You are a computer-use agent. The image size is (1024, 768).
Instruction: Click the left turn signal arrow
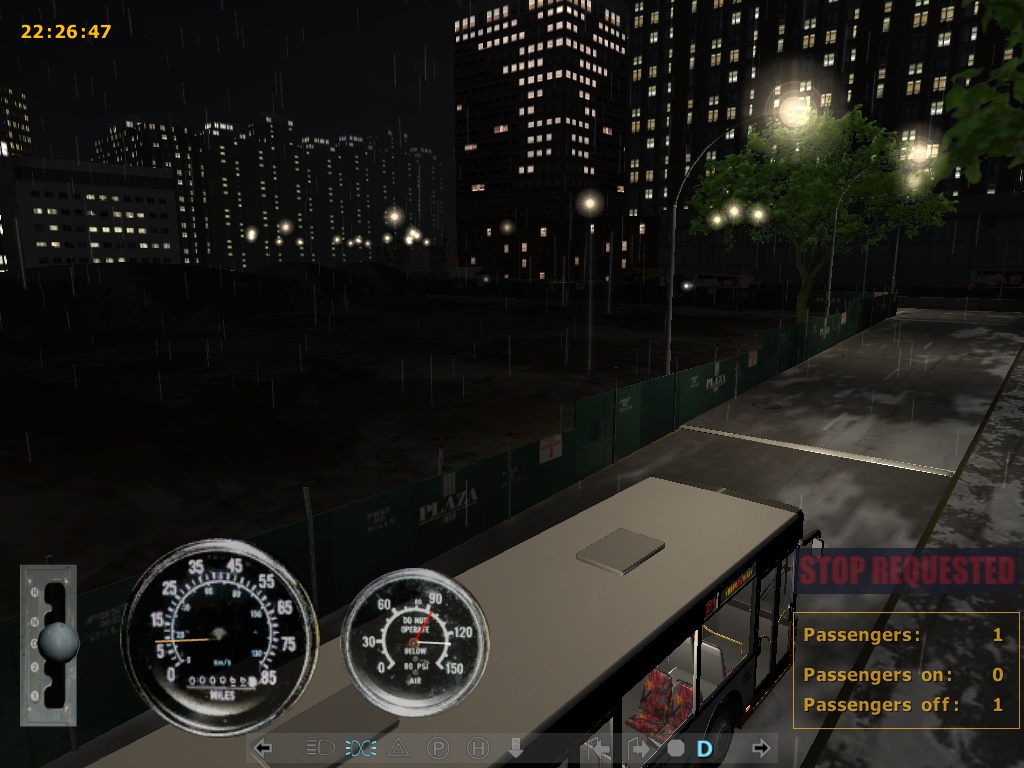[x=264, y=747]
